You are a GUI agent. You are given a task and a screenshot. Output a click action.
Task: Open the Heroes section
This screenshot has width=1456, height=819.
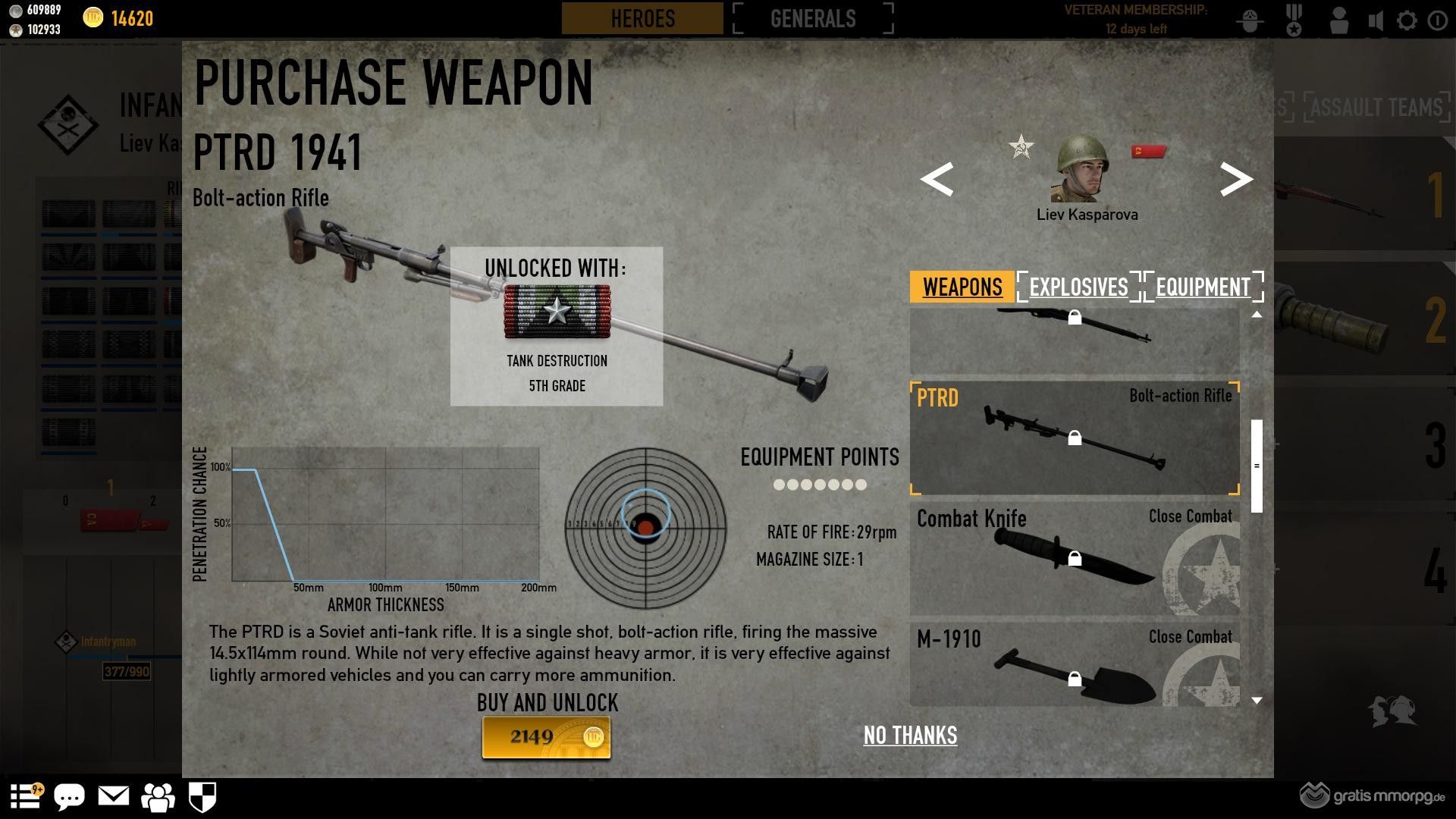click(642, 18)
